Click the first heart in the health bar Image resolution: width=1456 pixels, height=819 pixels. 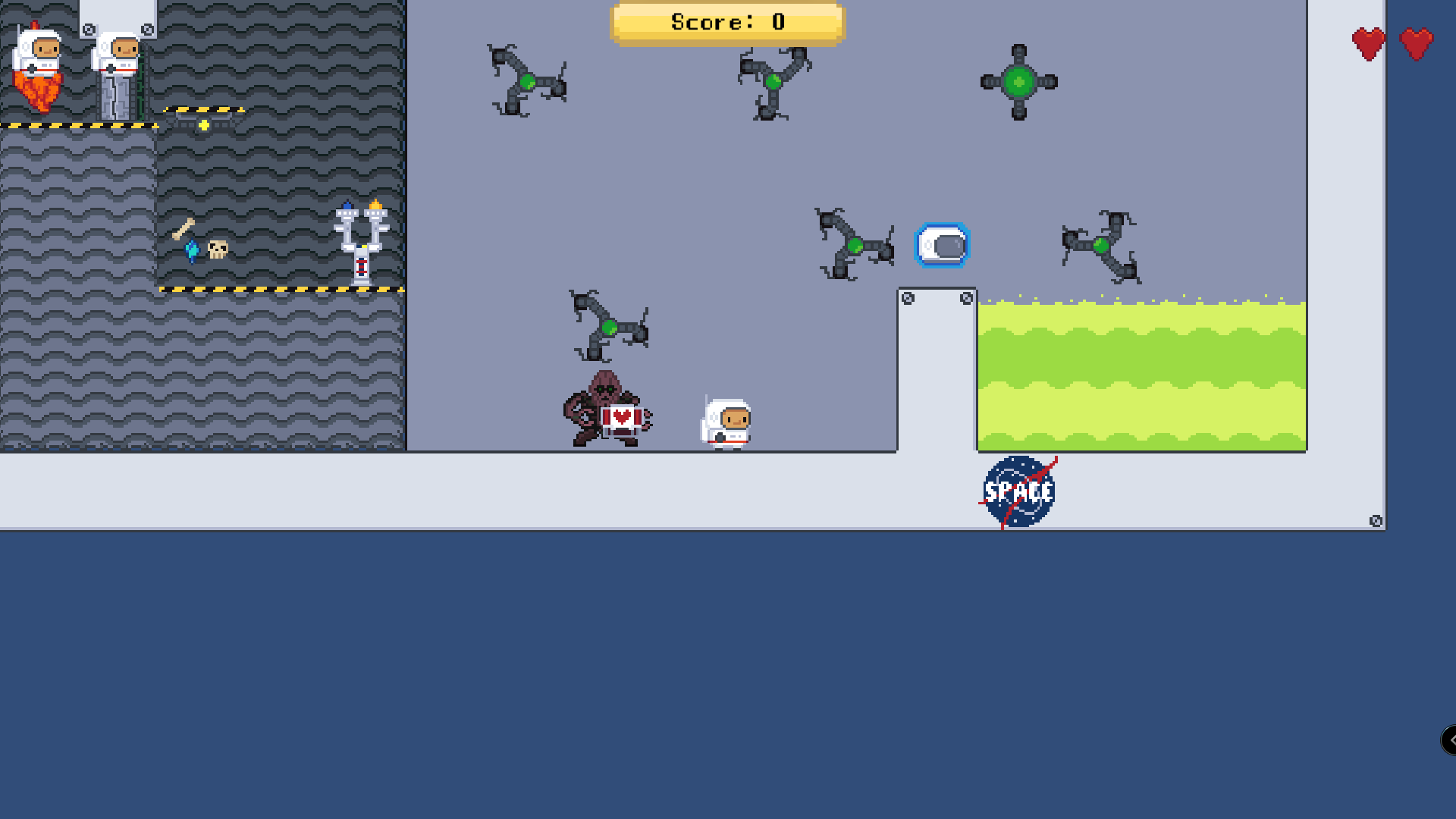coord(1368,43)
